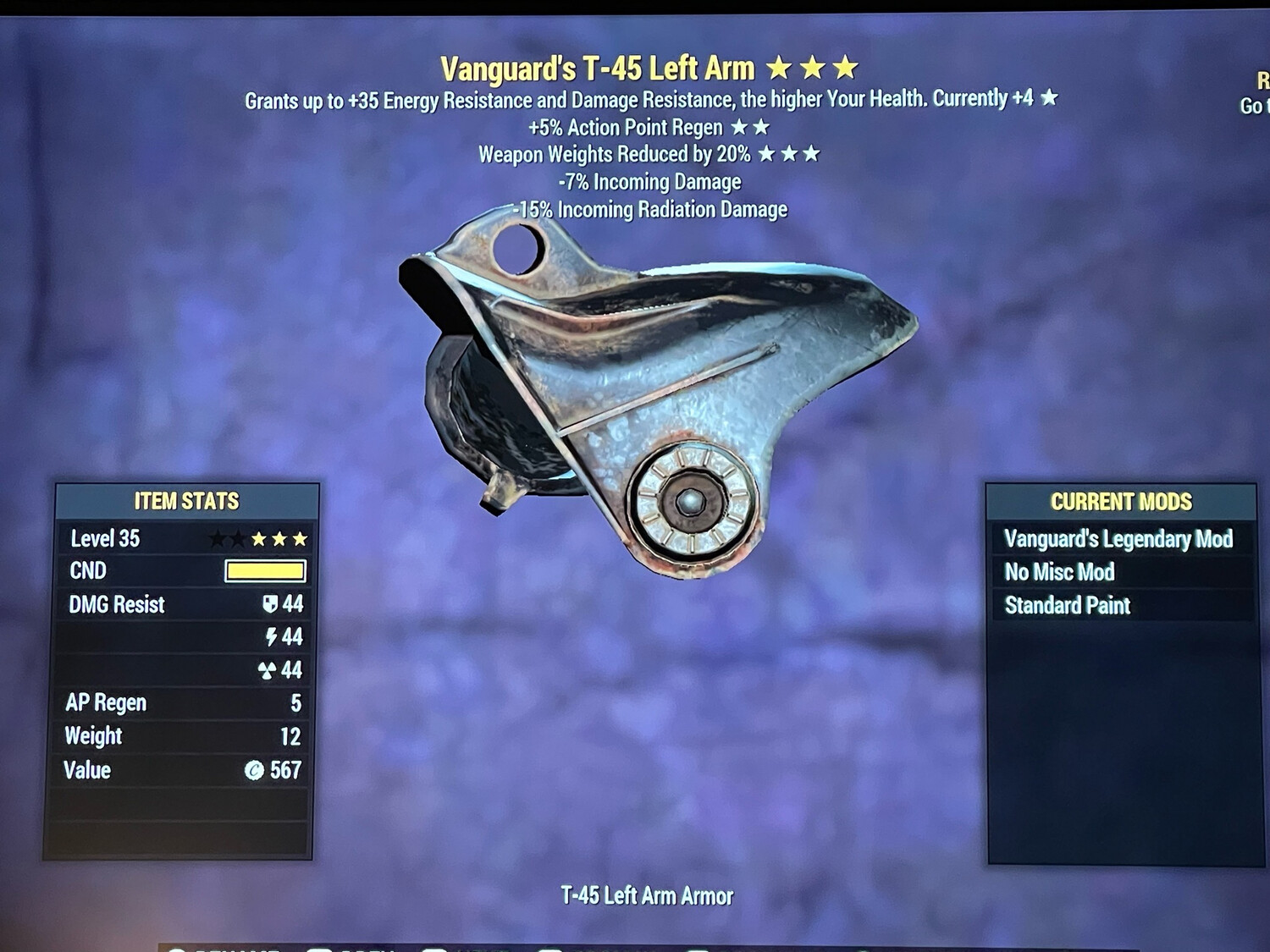The image size is (1270, 952).
Task: Click the T-45 Left Arm Armor label
Action: click(646, 895)
